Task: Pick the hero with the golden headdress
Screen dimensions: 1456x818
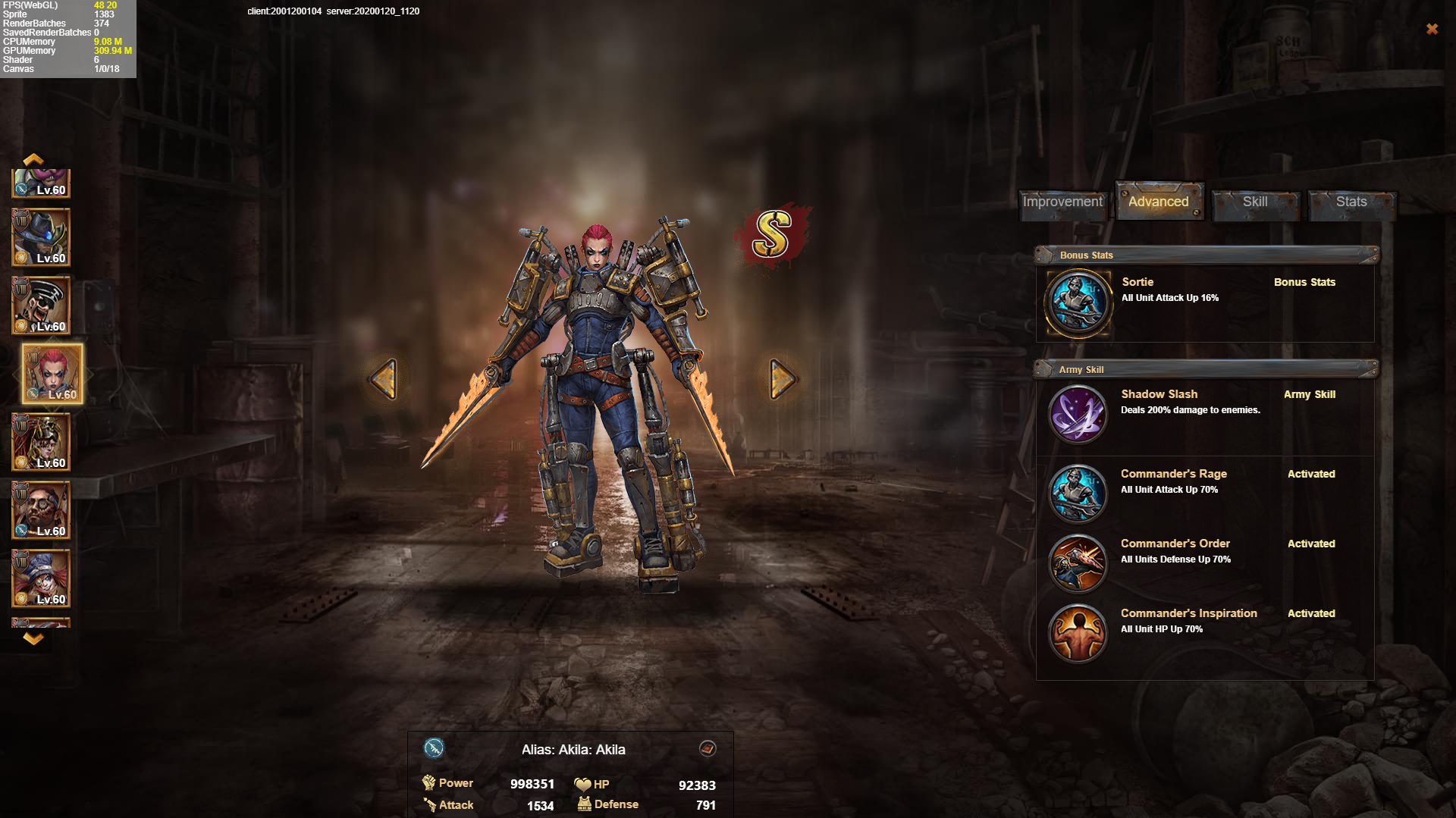Action: click(41, 442)
